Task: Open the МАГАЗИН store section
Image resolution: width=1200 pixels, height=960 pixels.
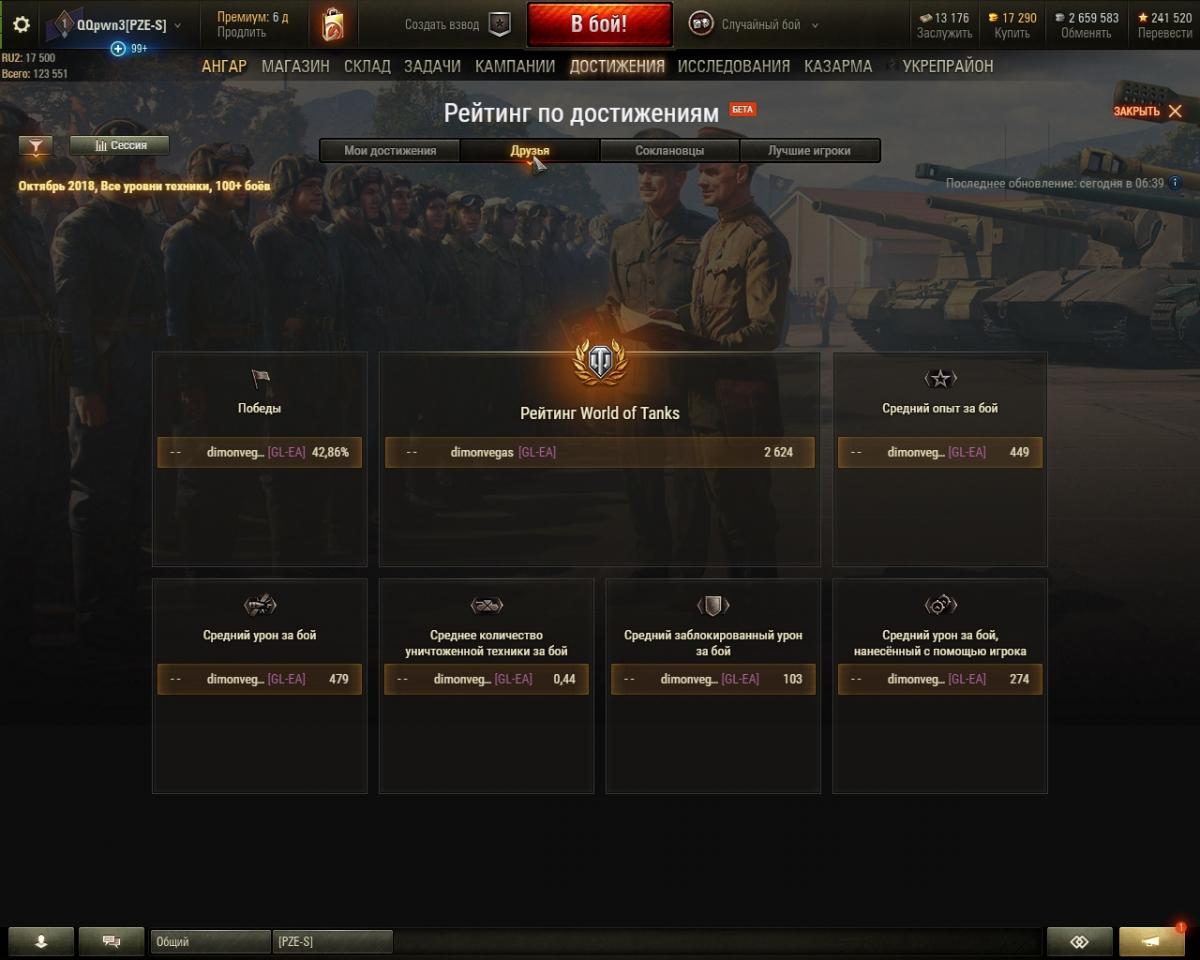Action: click(x=295, y=66)
